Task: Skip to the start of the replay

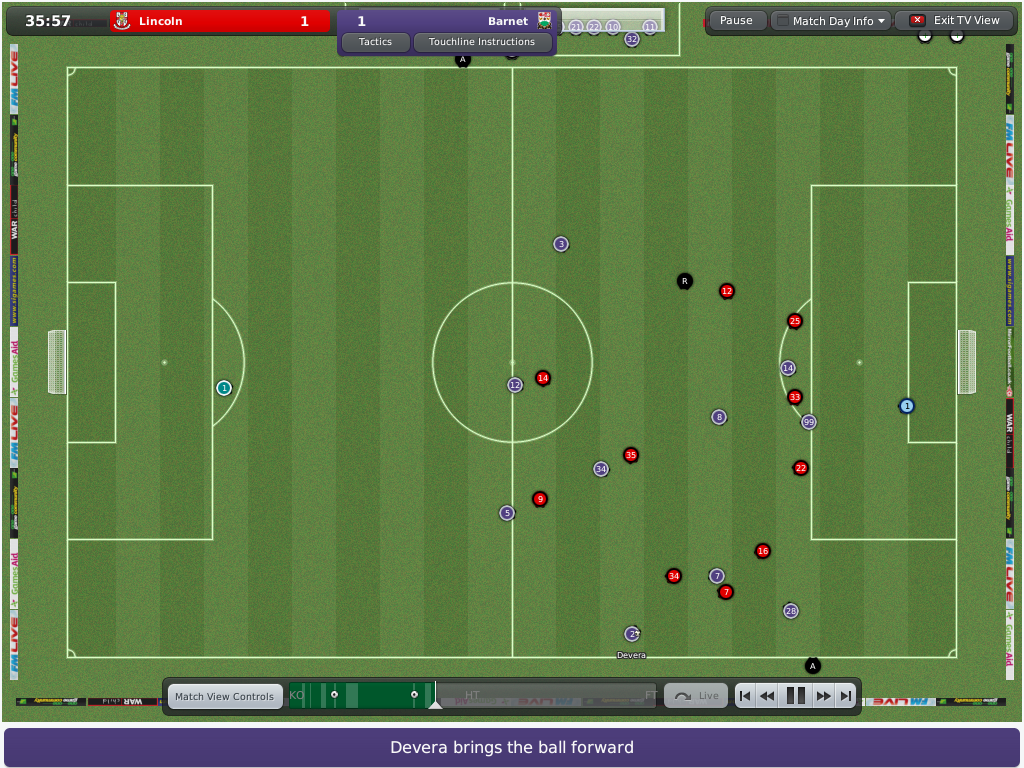Action: click(x=745, y=696)
